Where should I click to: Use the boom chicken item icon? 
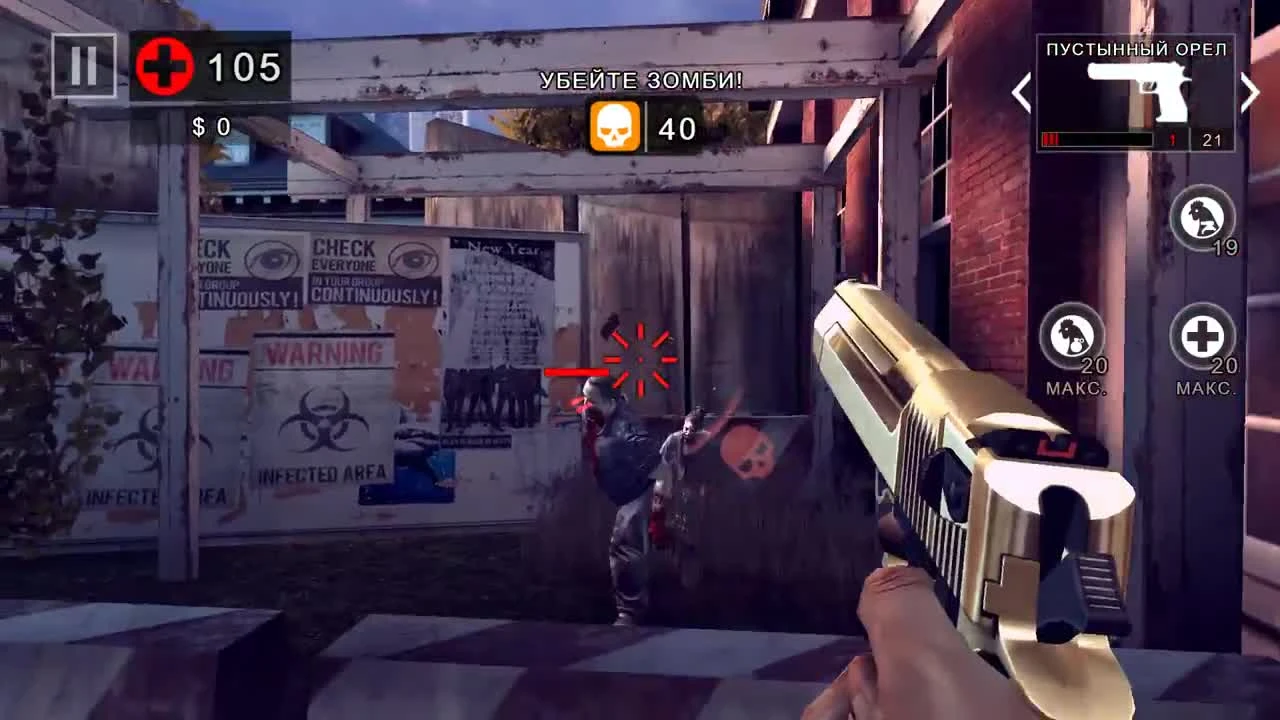(x=1072, y=338)
